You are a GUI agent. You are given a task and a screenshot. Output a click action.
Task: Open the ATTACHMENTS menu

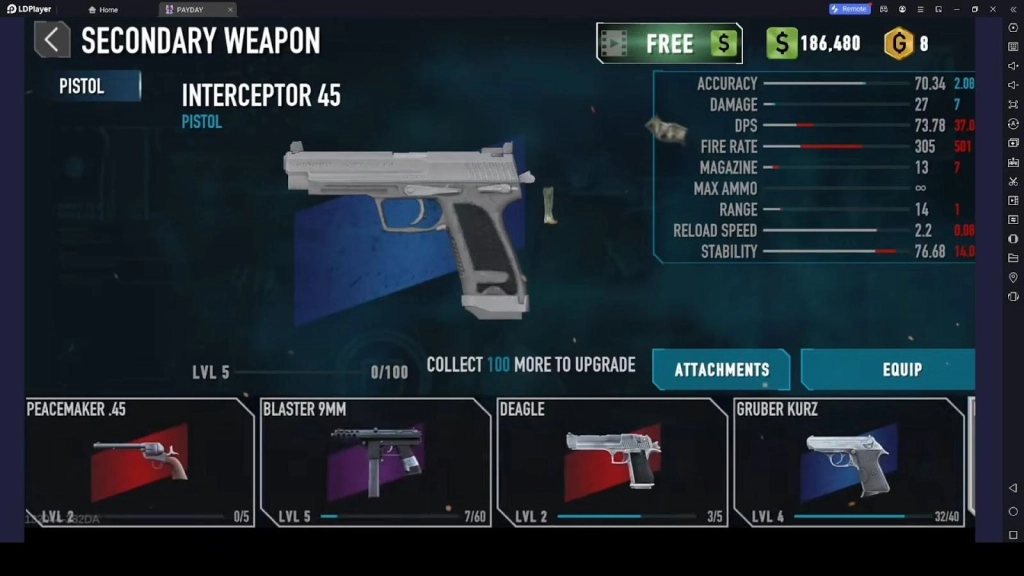721,370
